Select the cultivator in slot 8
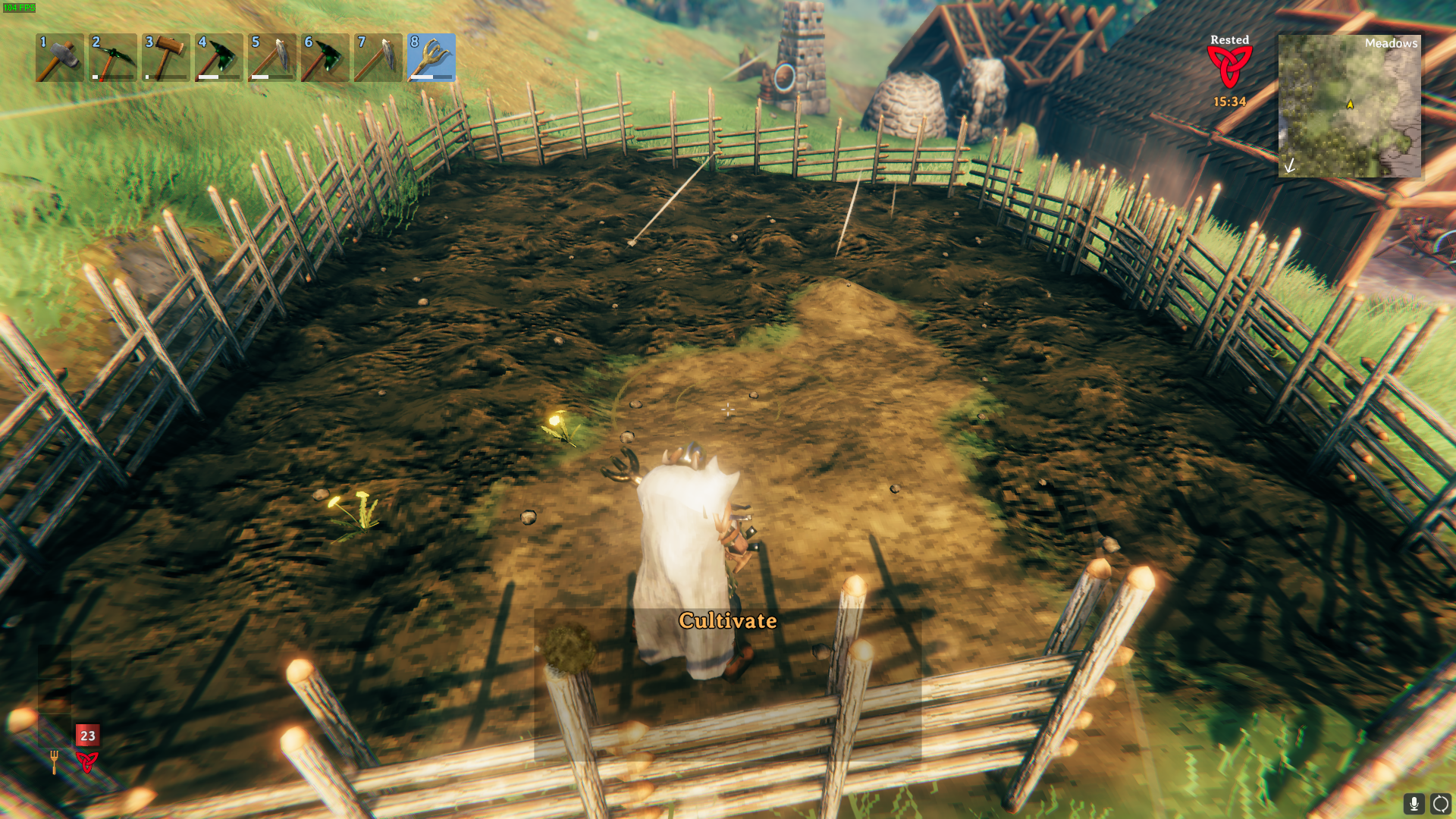Screen dimensions: 1456x819 [431, 58]
